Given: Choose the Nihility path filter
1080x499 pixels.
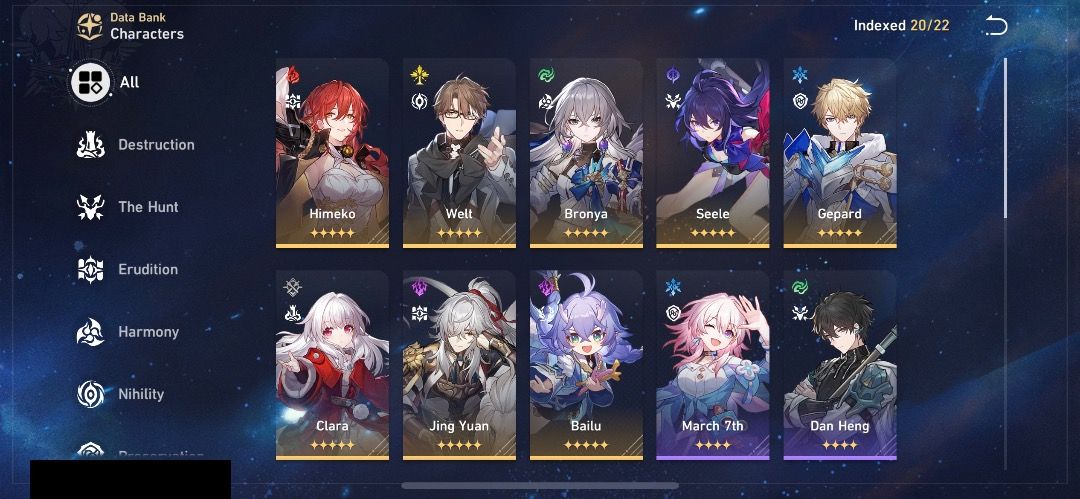Looking at the screenshot, I should pyautogui.click(x=121, y=394).
